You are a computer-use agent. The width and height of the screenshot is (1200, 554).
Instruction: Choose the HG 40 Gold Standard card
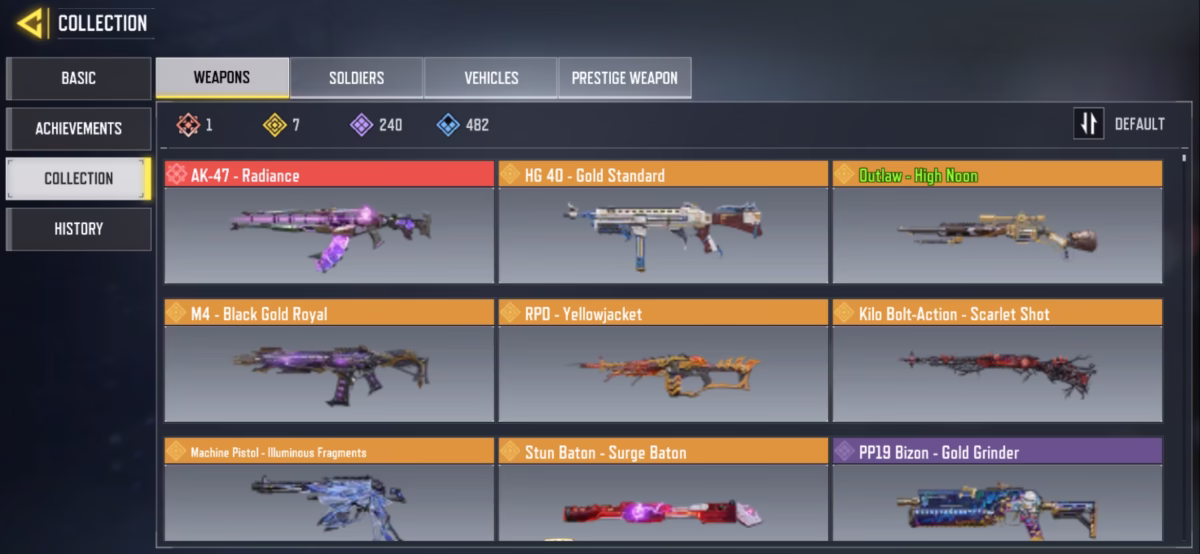click(663, 222)
